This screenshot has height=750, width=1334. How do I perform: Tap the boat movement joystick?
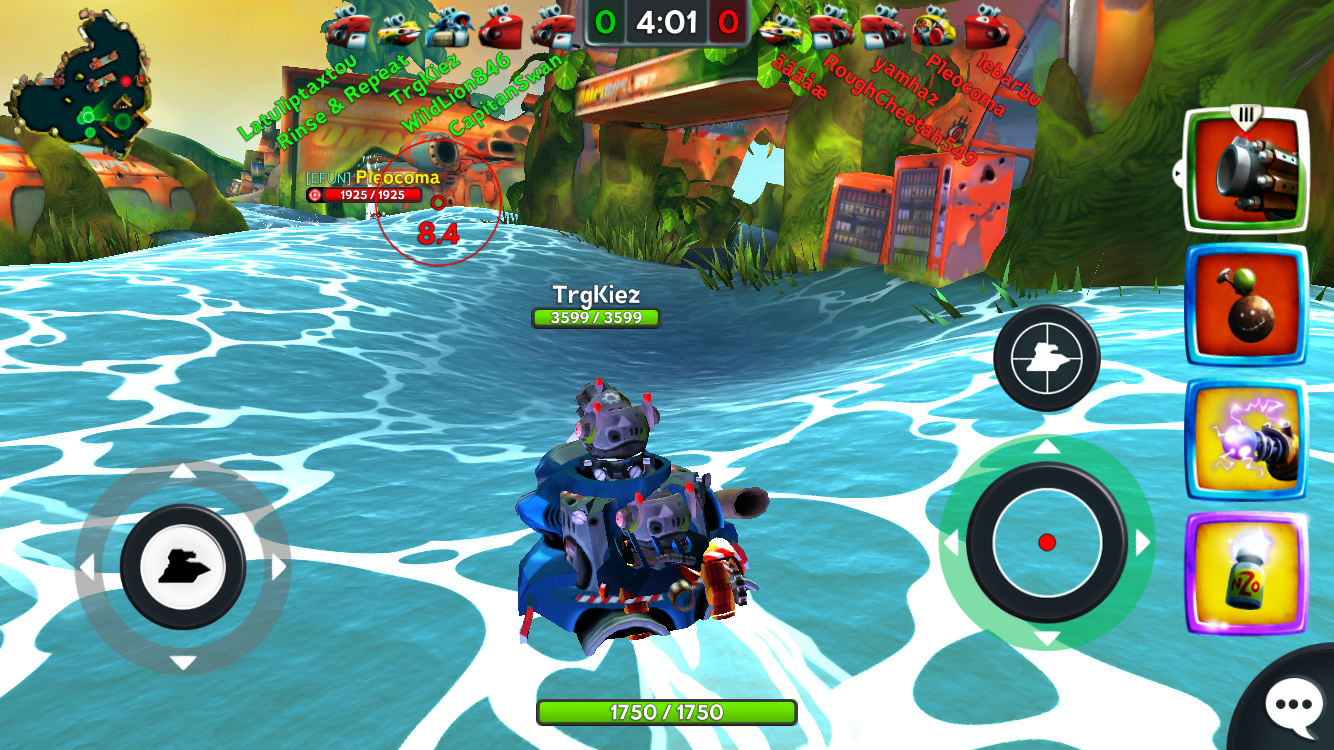click(x=183, y=567)
